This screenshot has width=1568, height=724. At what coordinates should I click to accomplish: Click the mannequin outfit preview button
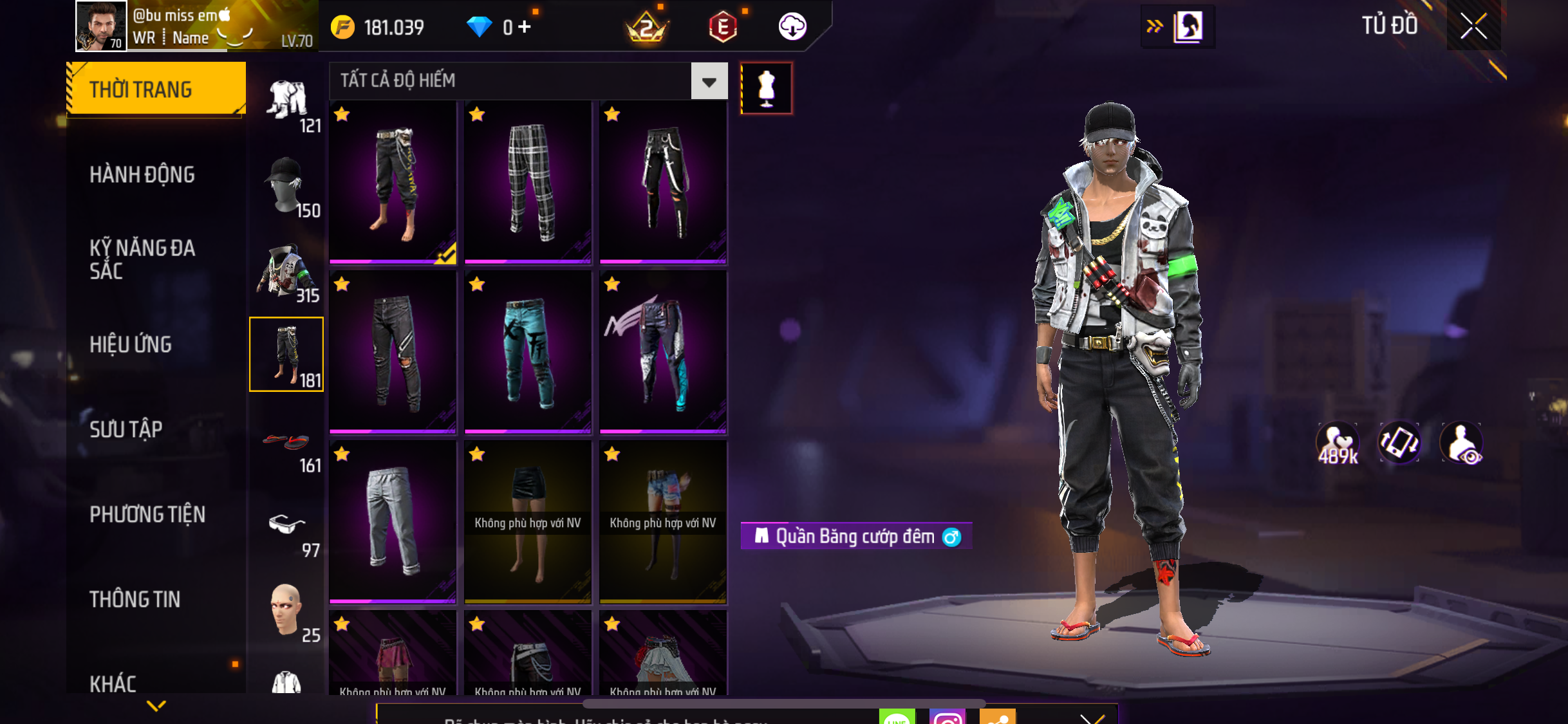(766, 88)
